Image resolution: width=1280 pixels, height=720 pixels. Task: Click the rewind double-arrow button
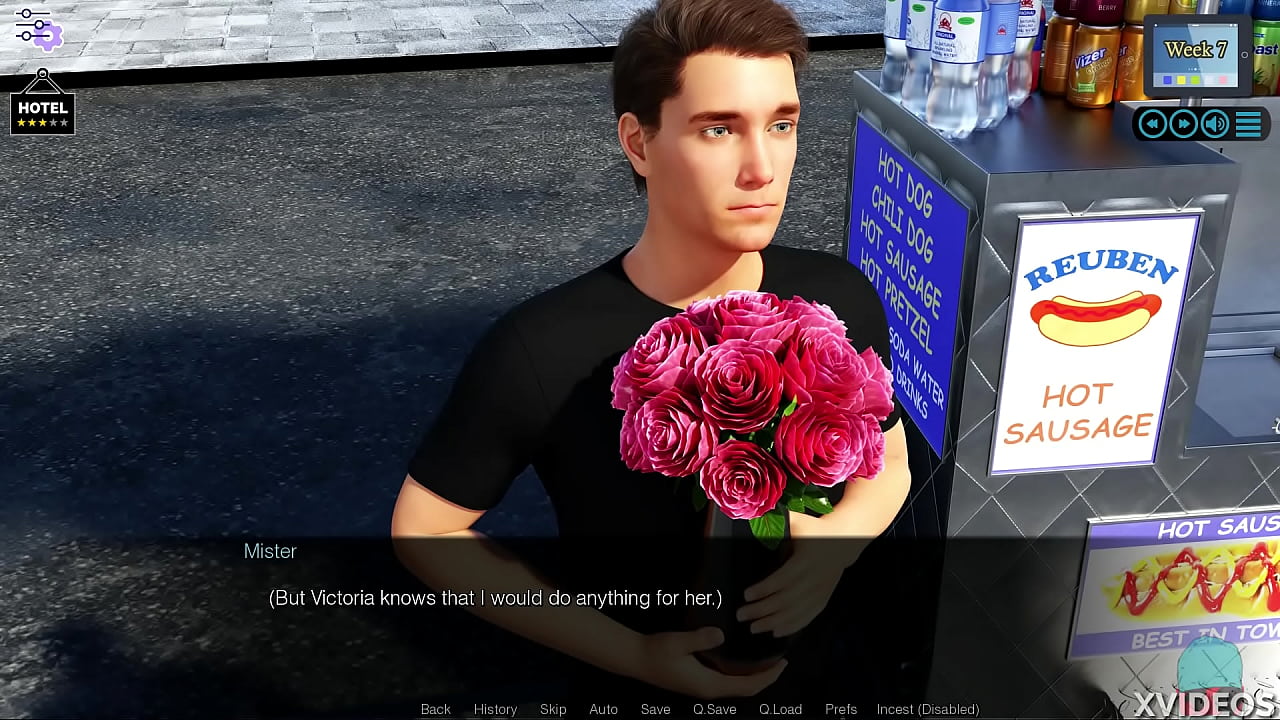click(x=1153, y=124)
